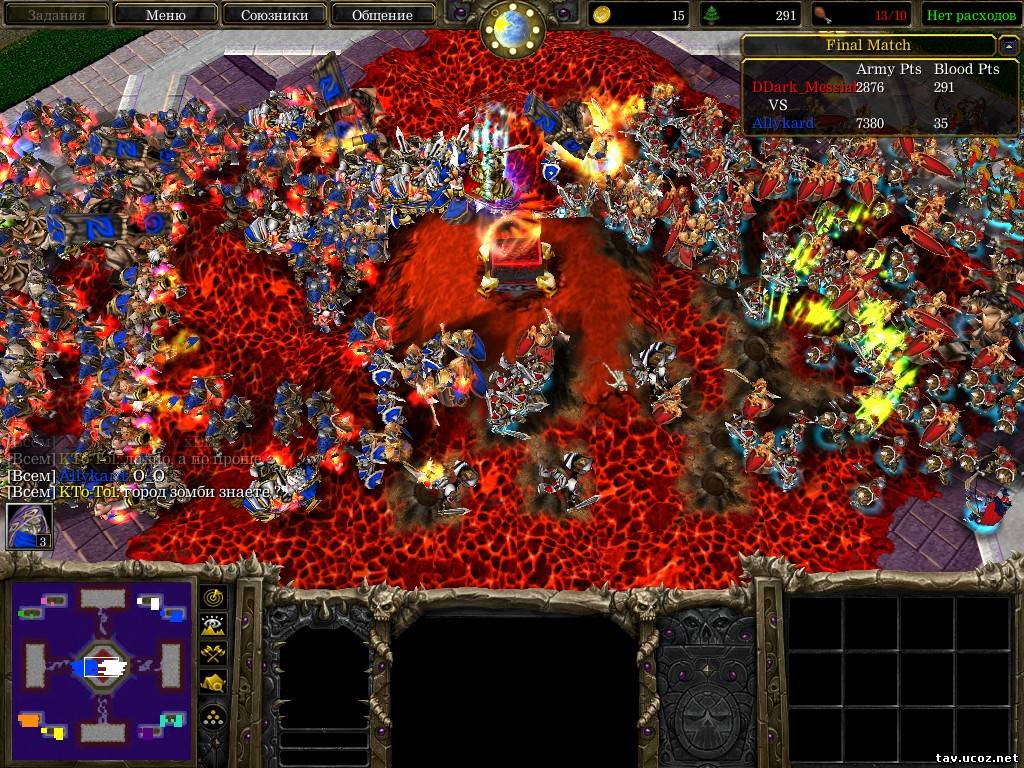Open the Задания quests menu
This screenshot has height=768, width=1024.
[x=55, y=15]
